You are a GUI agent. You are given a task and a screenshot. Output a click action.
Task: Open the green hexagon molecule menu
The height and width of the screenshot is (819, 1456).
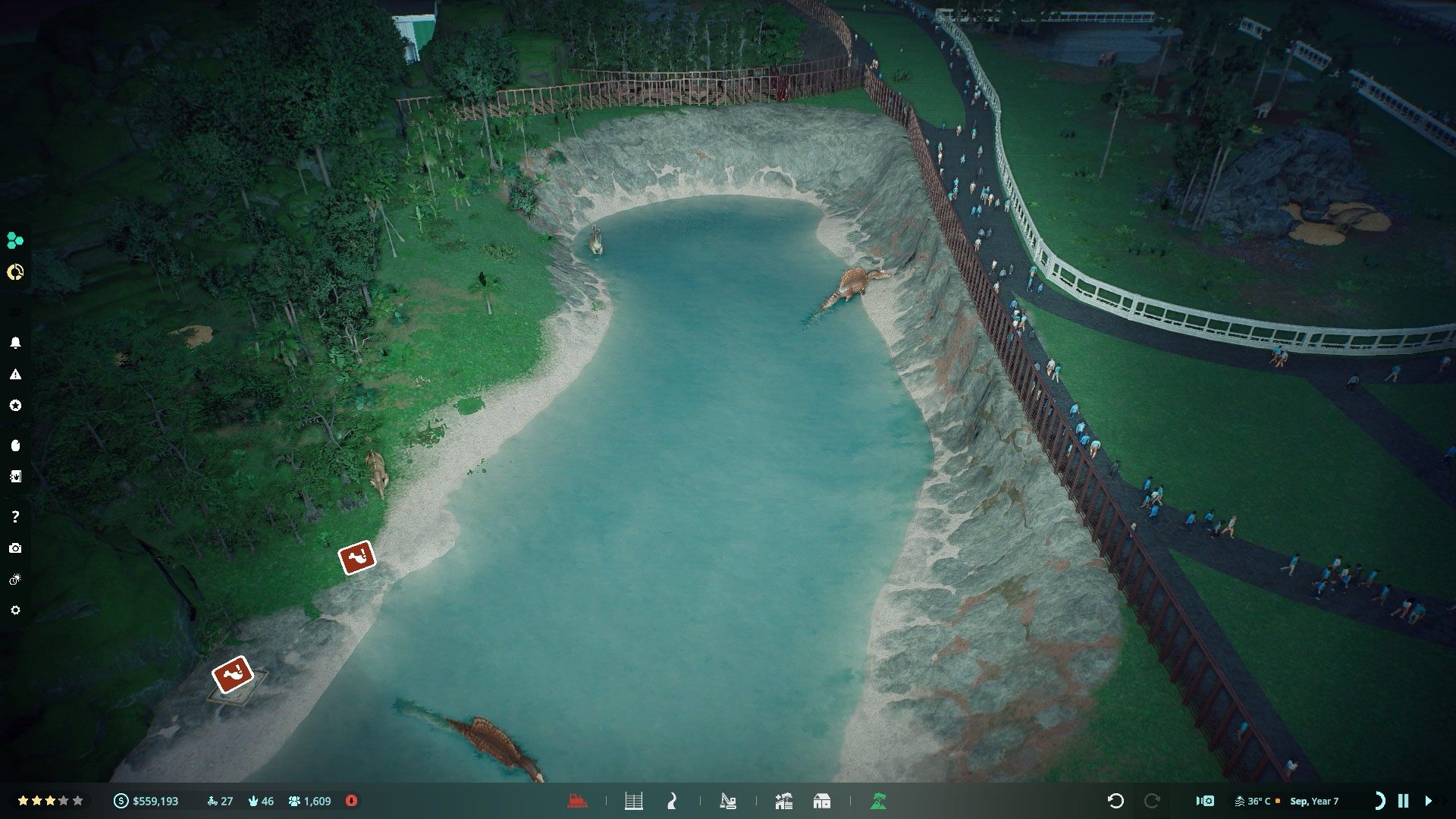click(x=14, y=241)
